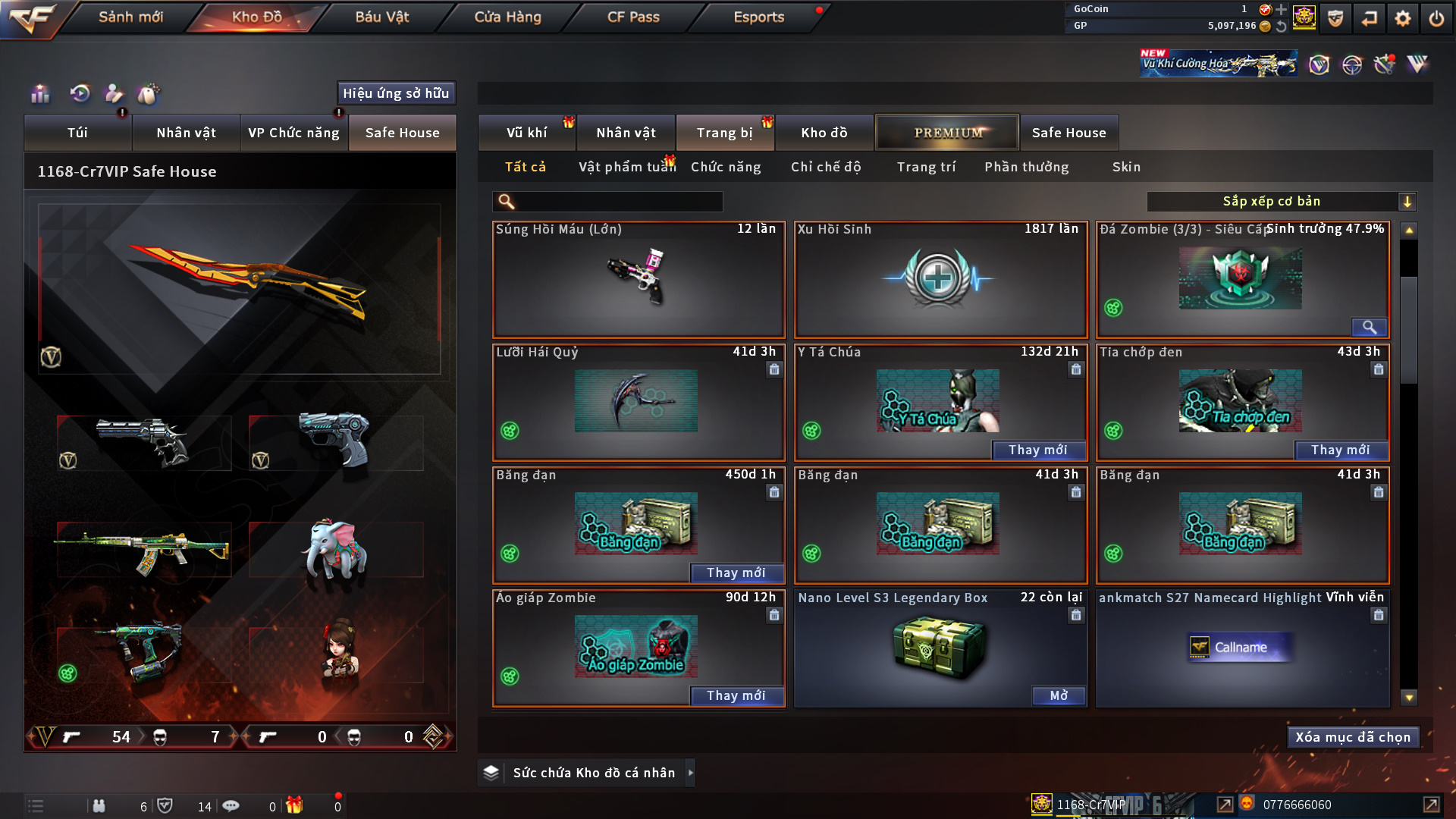
Task: Open the Sảnh mới lobby menu
Action: pos(130,17)
